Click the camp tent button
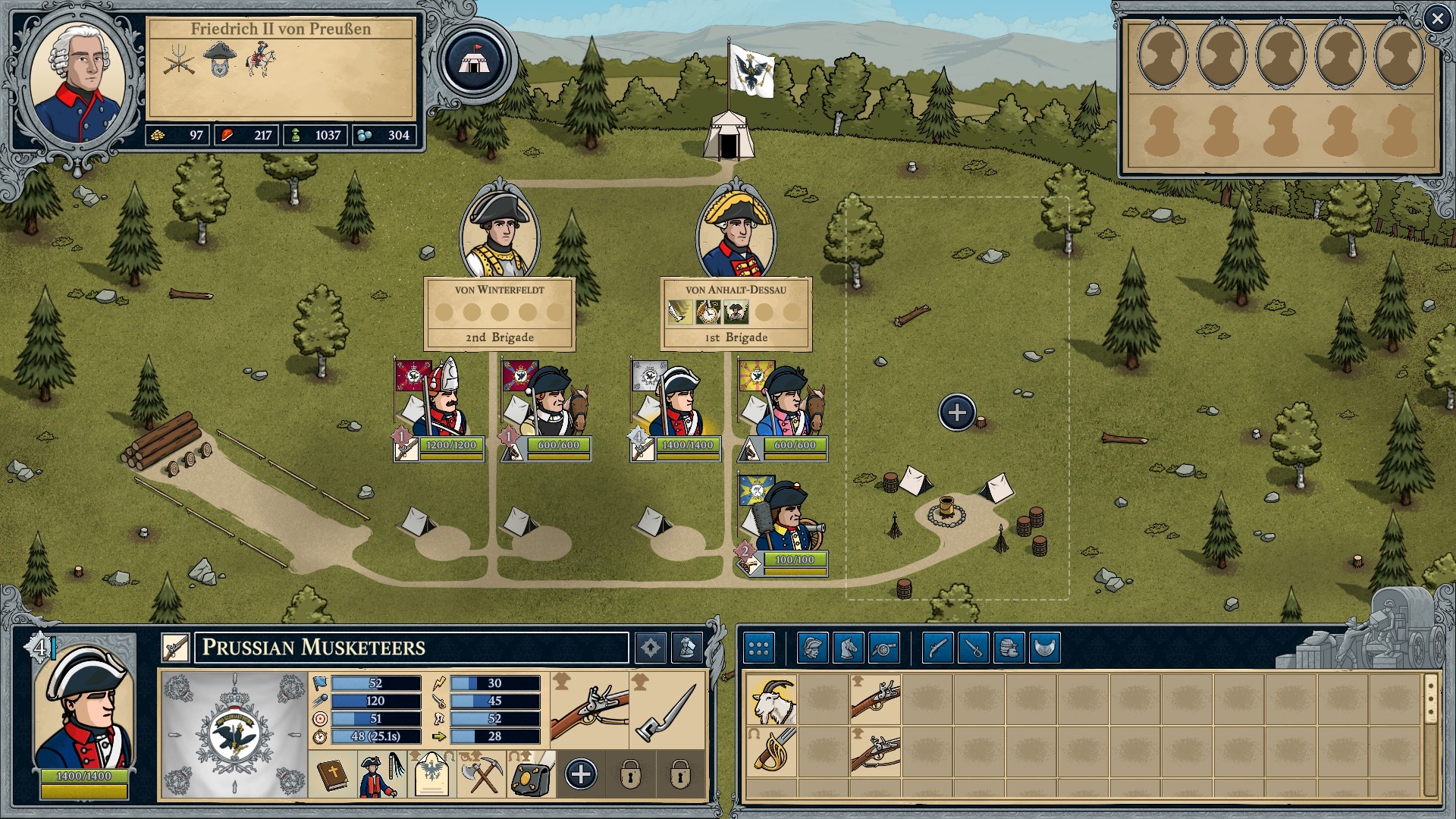Viewport: 1456px width, 819px height. [474, 61]
